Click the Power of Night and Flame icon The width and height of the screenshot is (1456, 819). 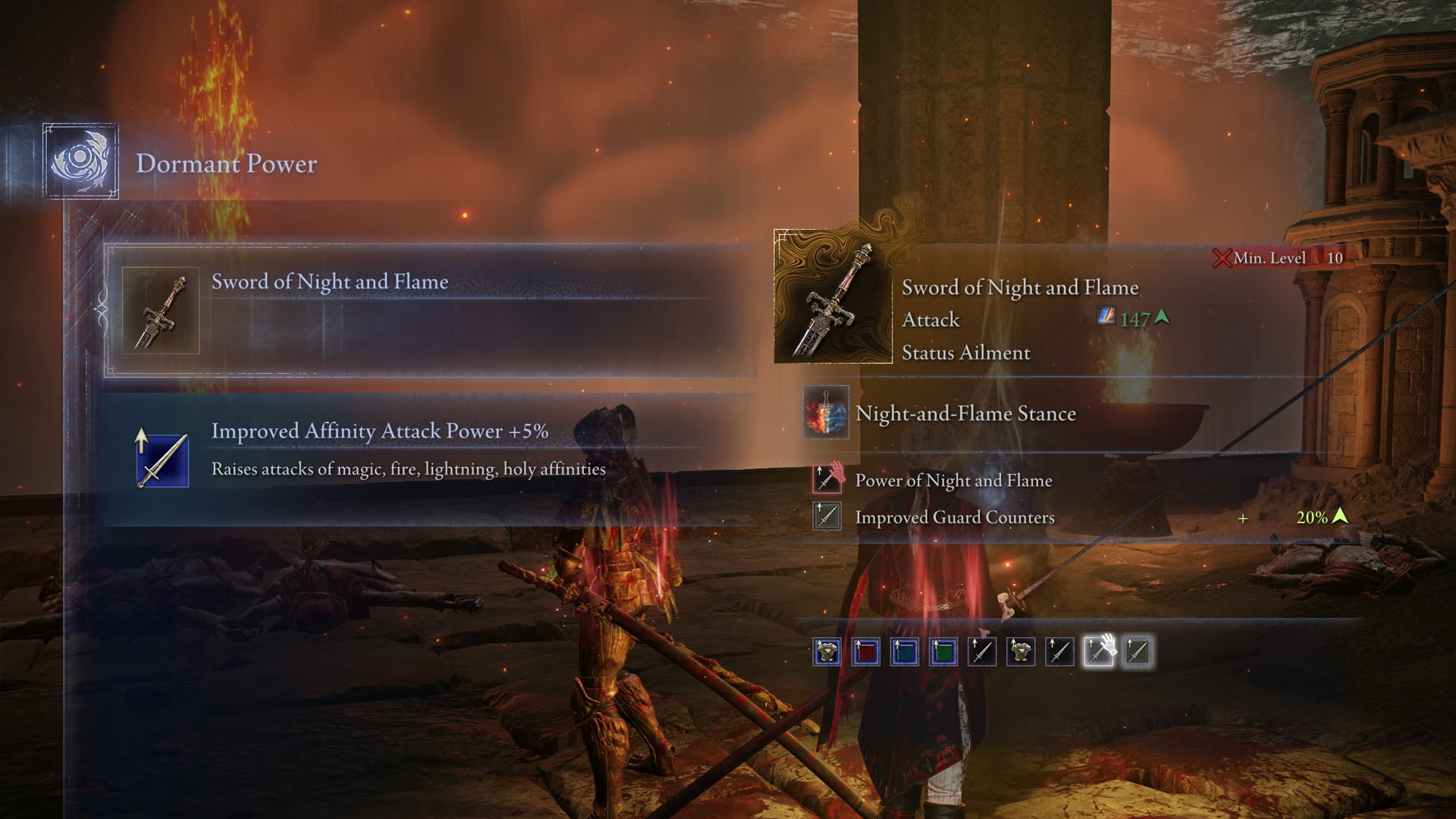coord(827,480)
